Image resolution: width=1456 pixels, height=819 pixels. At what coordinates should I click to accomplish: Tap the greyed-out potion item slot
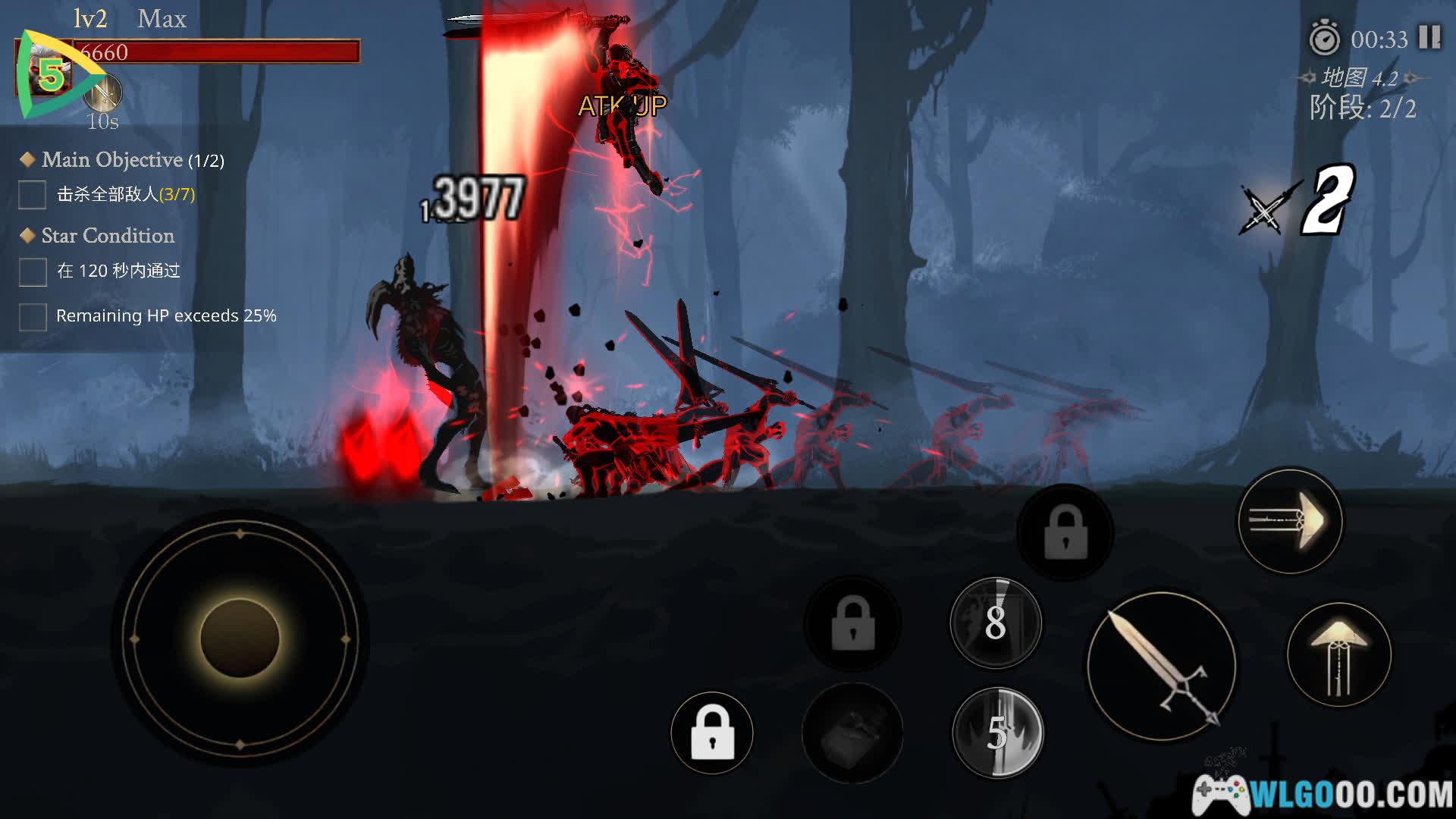852,733
